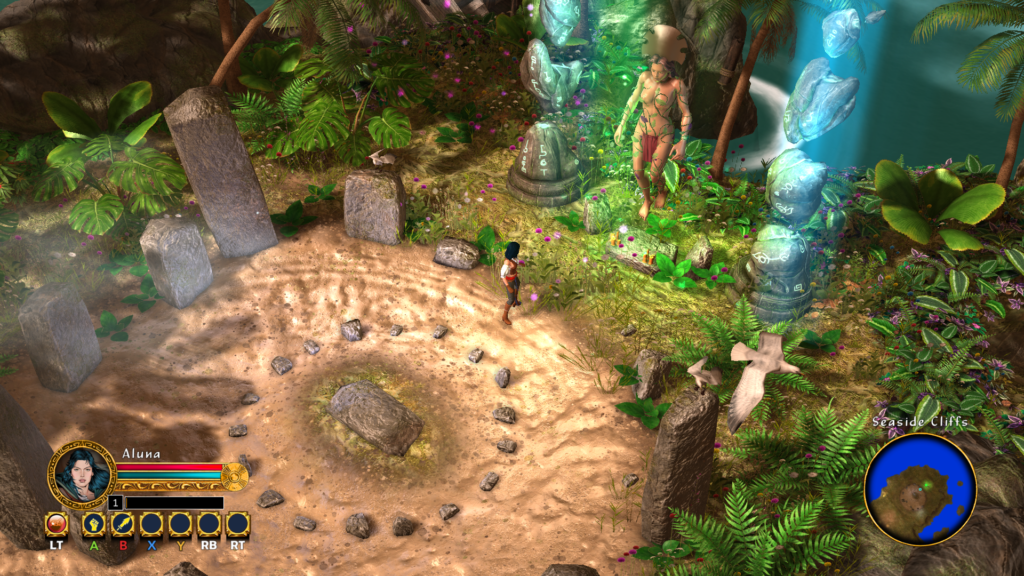Image resolution: width=1024 pixels, height=576 pixels.
Task: Activate the yellow fist punch ability
Action: [x=94, y=524]
